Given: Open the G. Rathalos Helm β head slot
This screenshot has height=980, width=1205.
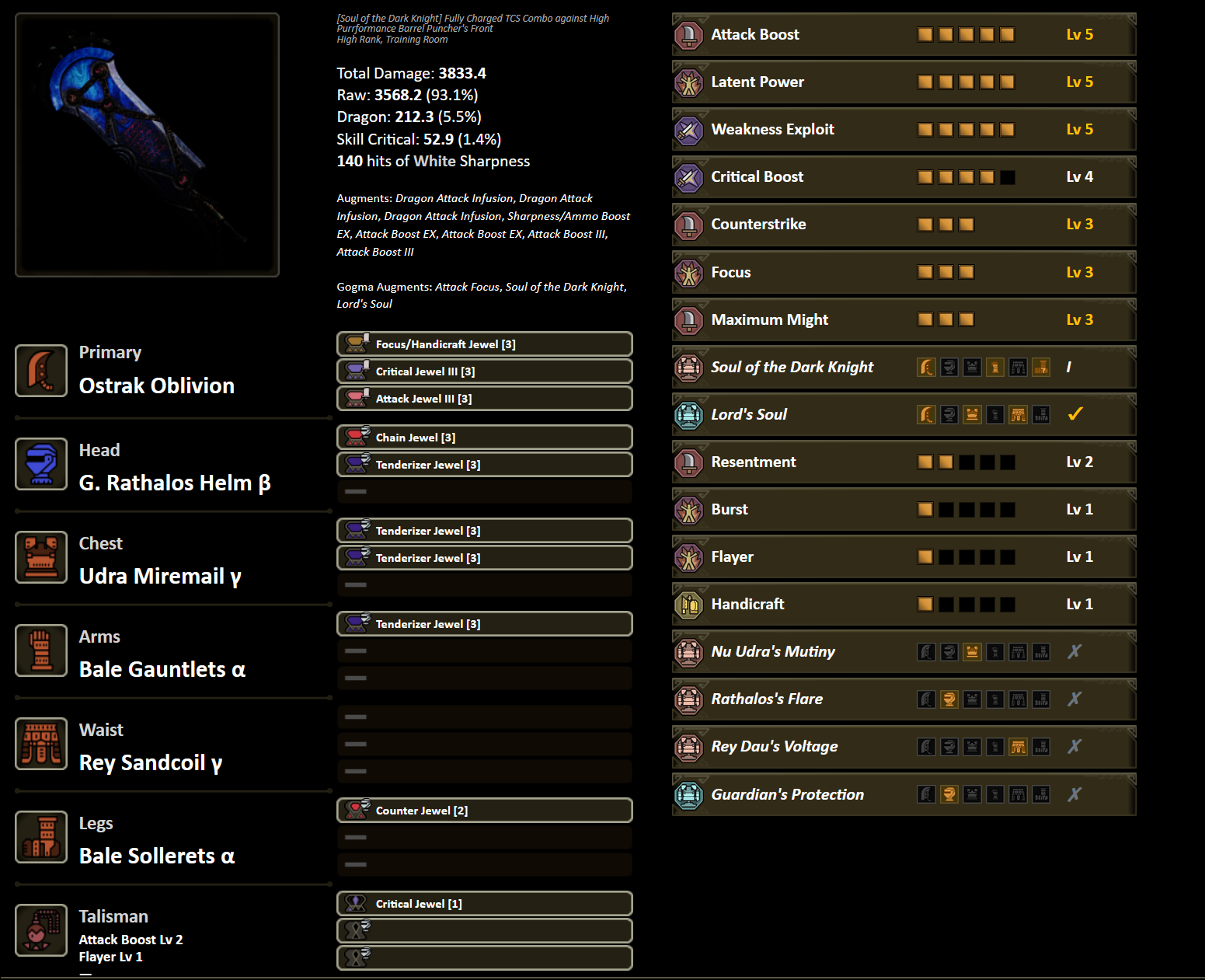Looking at the screenshot, I should click(x=174, y=483).
